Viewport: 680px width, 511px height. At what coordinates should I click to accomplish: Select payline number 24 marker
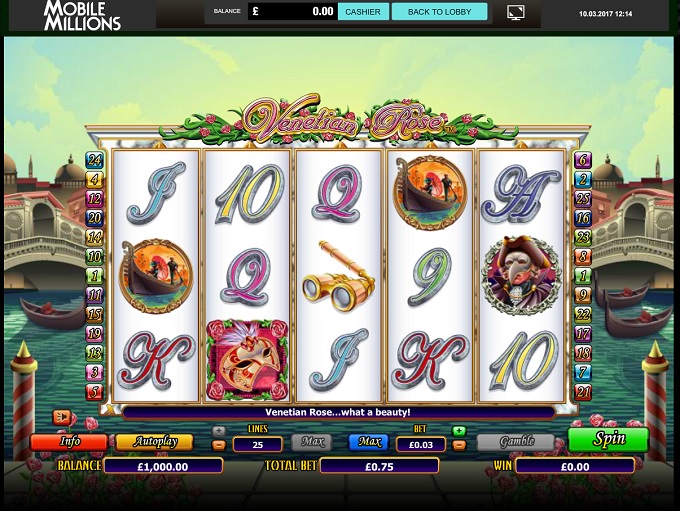(95, 160)
